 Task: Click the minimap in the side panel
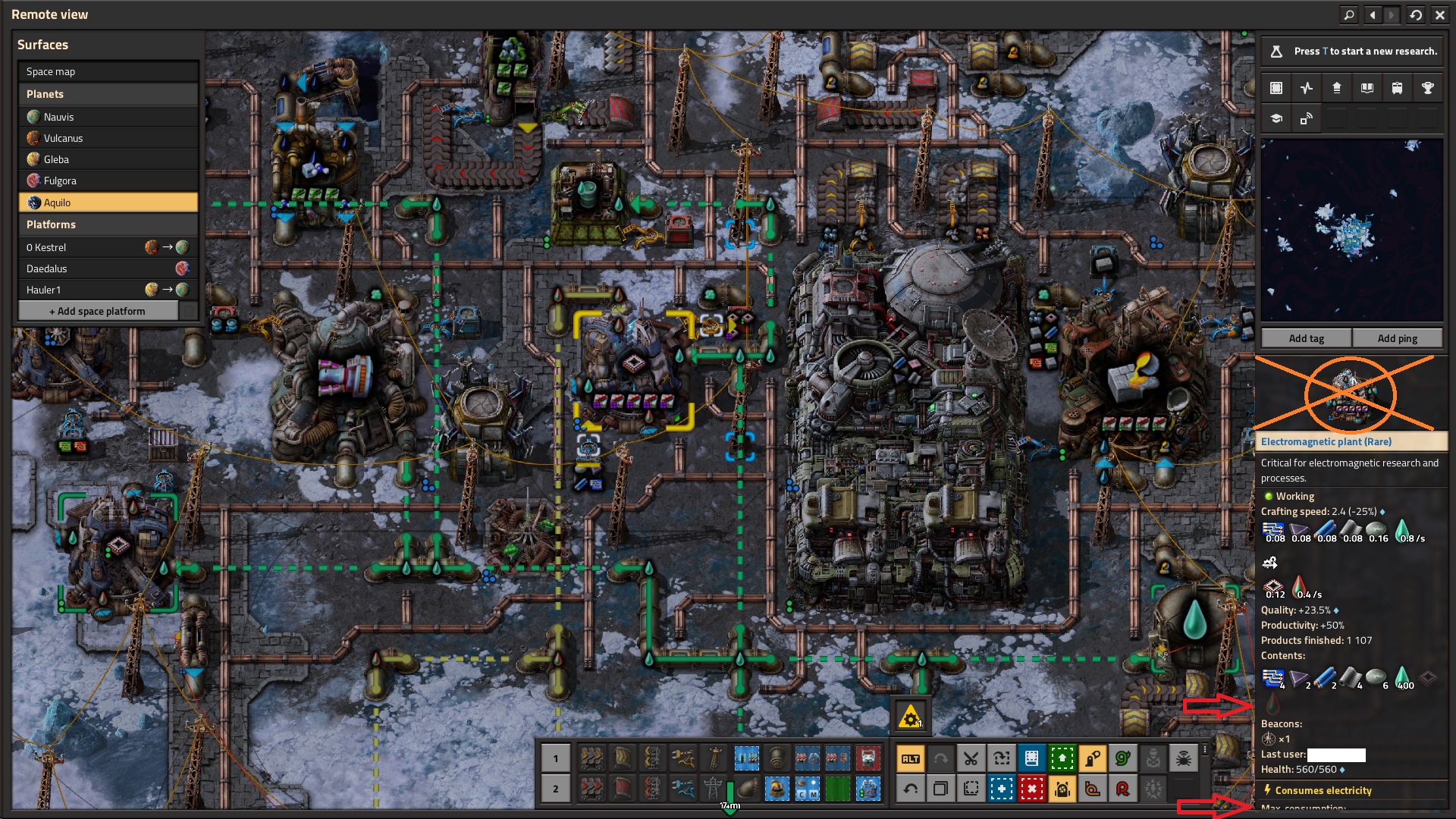pos(1351,231)
